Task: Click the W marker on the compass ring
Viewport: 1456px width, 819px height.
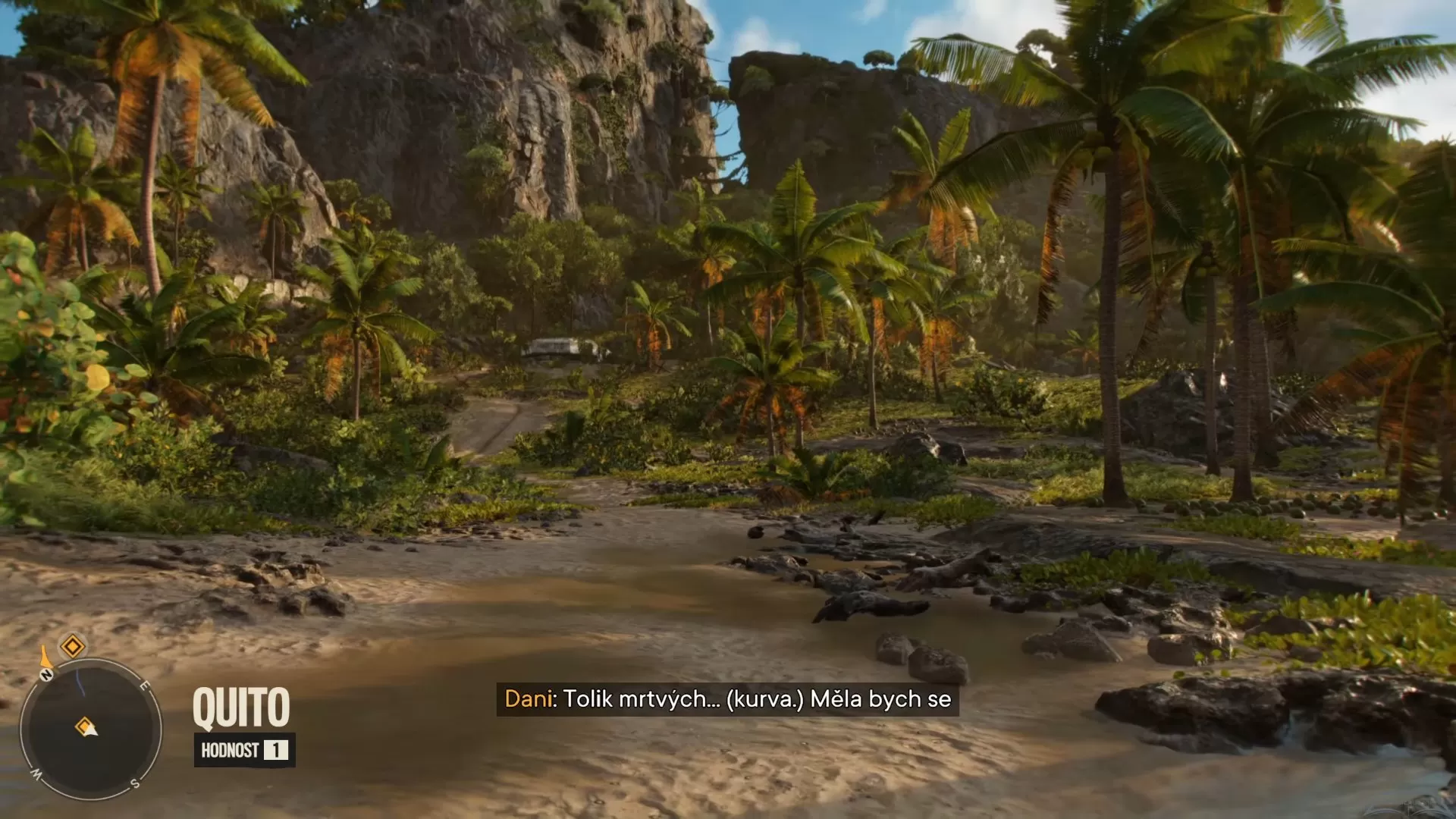Action: 36,773
